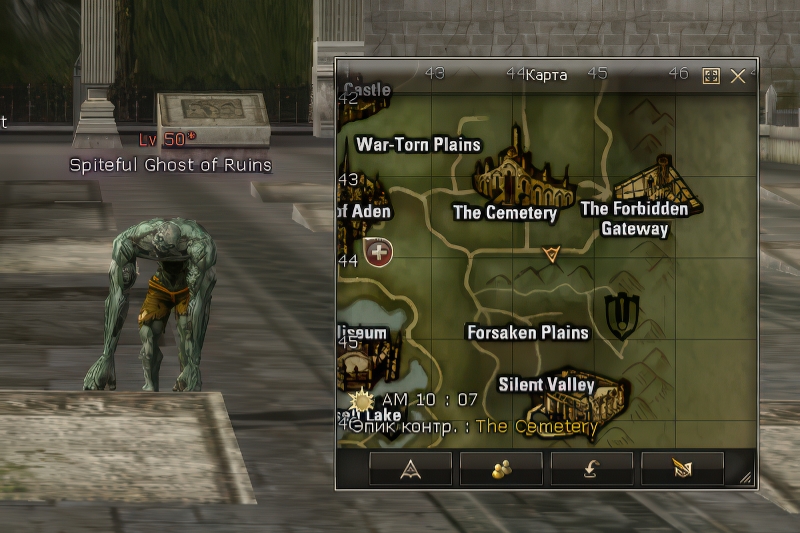Click the feather quill map button
800x533 pixels.
pos(682,468)
